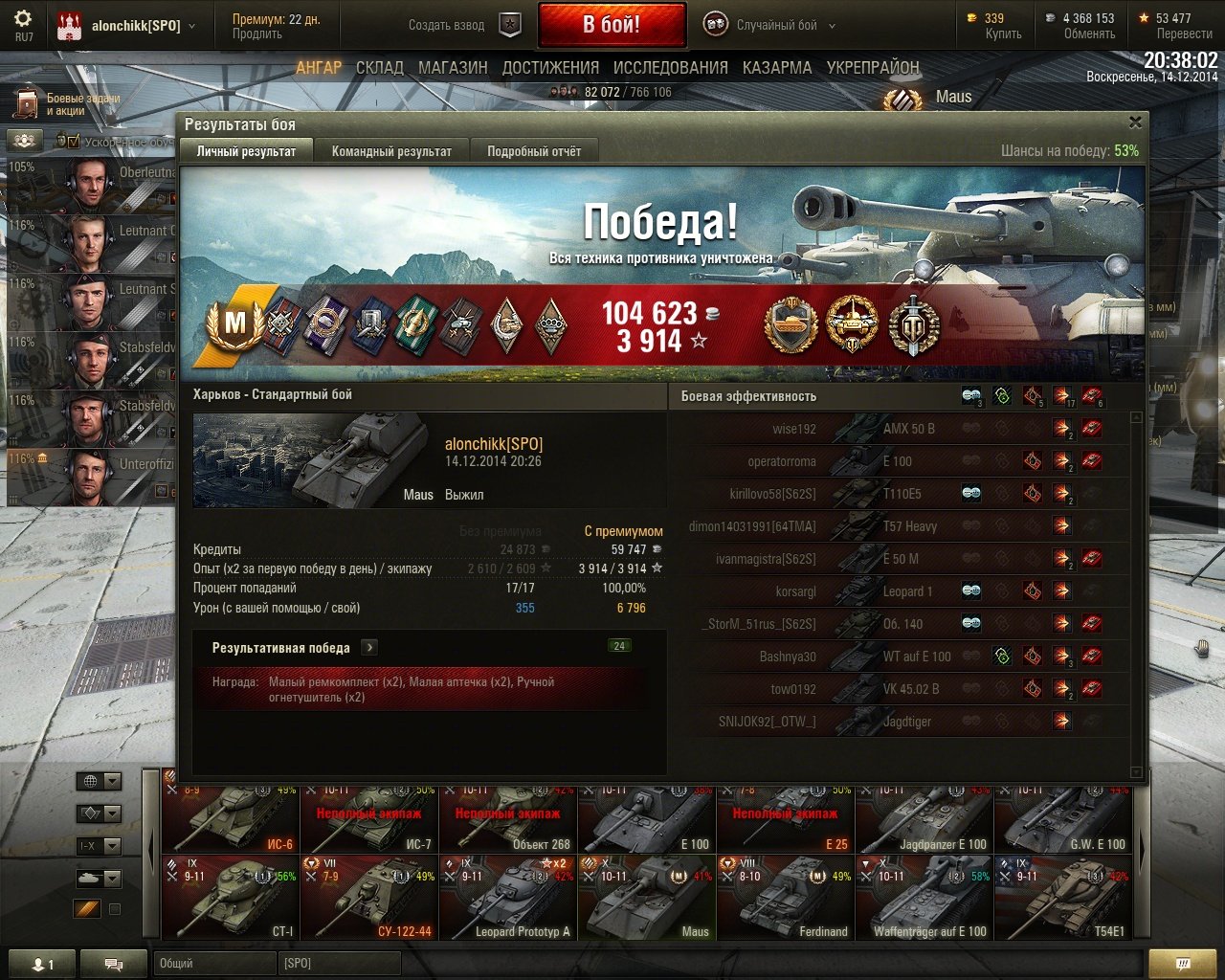The image size is (1225, 980).
Task: Buy gold with the Купить button
Action: [1003, 33]
